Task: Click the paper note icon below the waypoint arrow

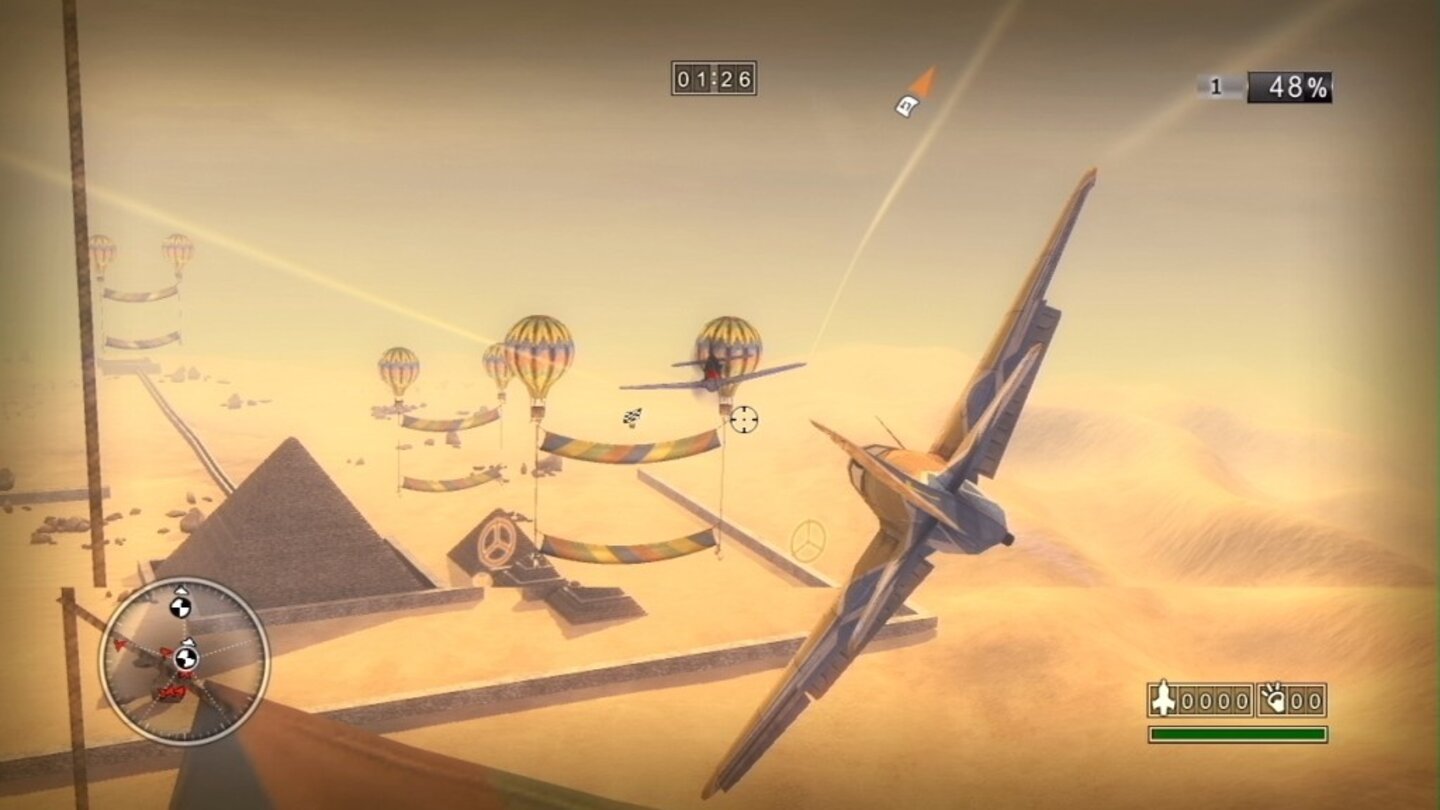Action: 906,107
